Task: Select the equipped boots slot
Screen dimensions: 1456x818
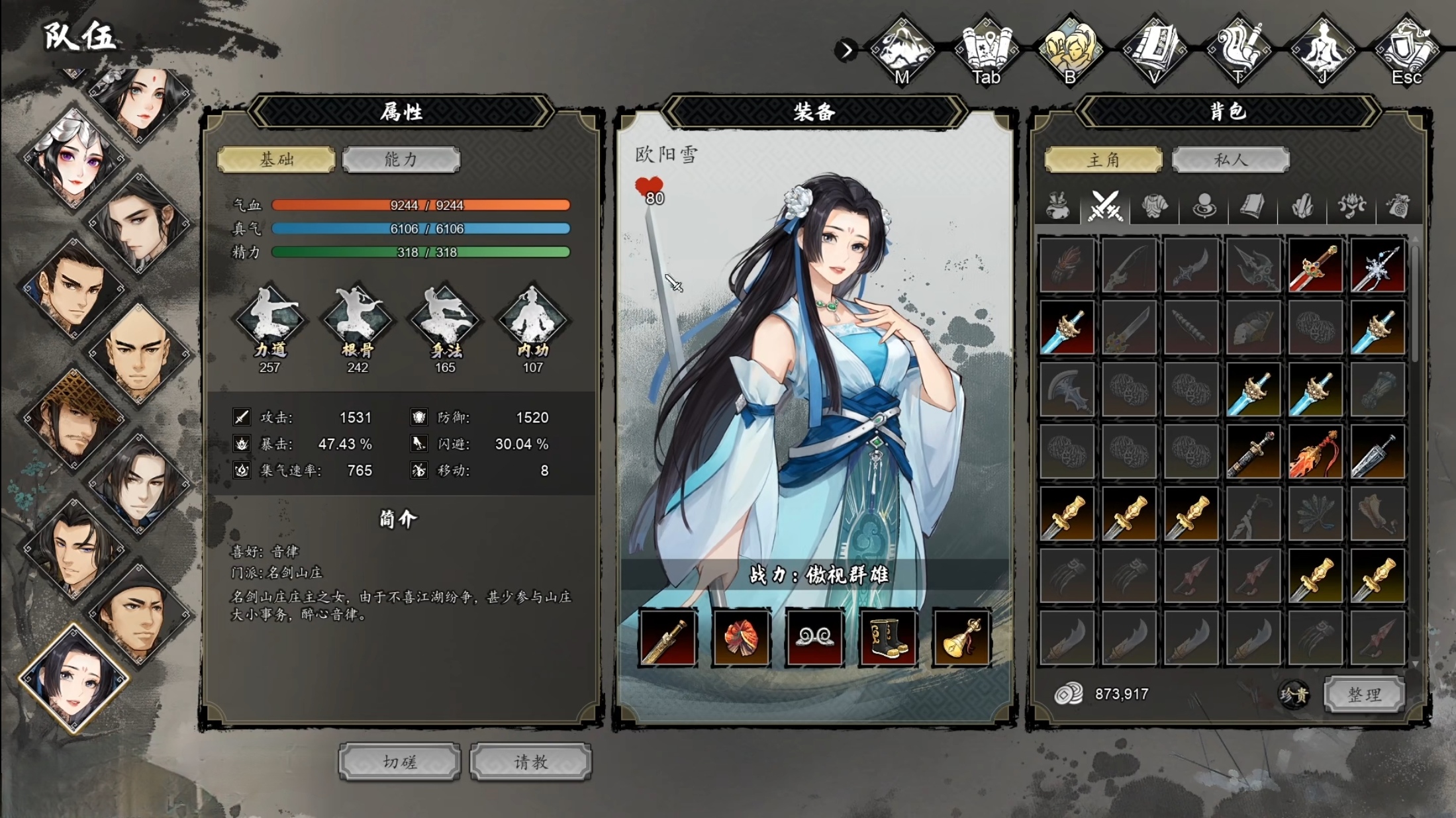Action: click(888, 637)
